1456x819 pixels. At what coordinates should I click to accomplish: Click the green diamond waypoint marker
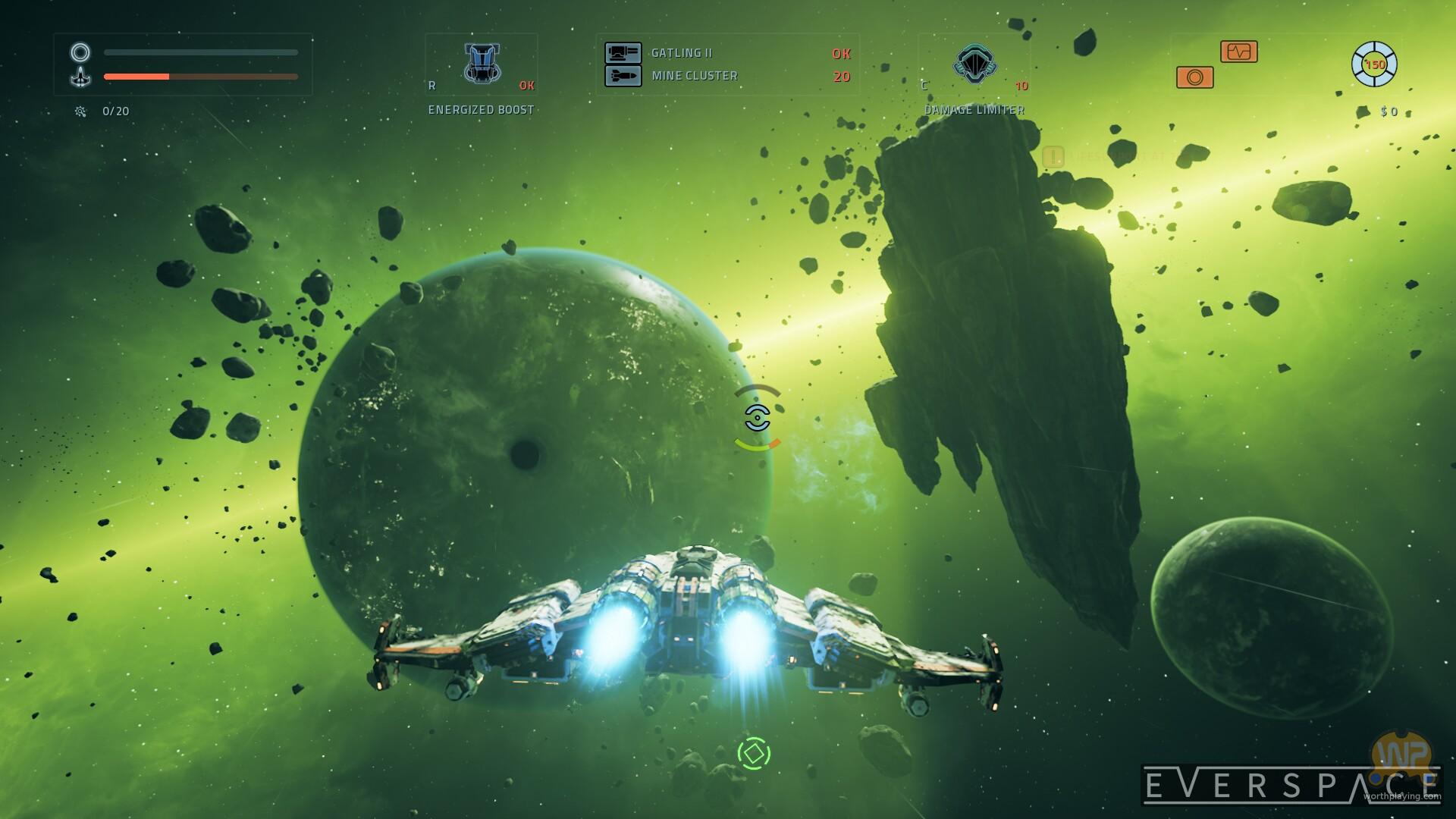click(754, 753)
